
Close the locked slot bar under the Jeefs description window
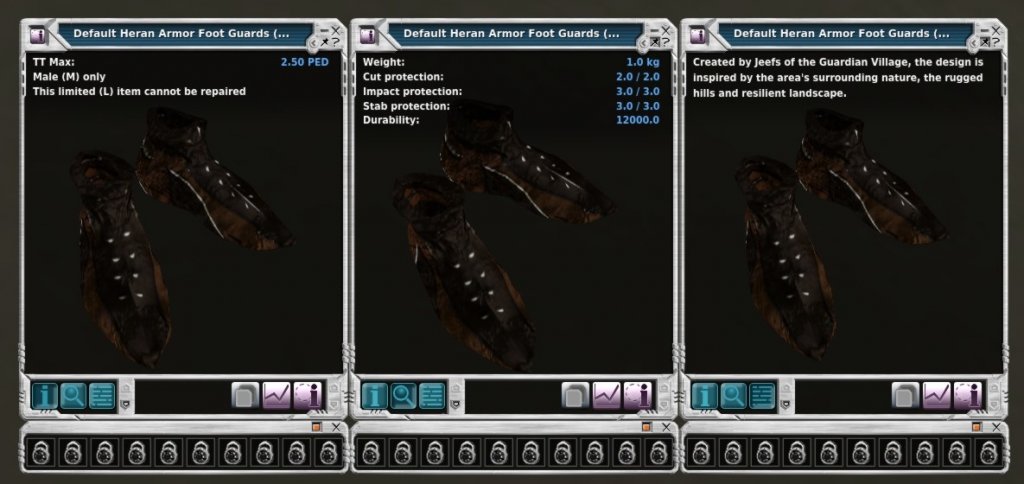(996, 427)
